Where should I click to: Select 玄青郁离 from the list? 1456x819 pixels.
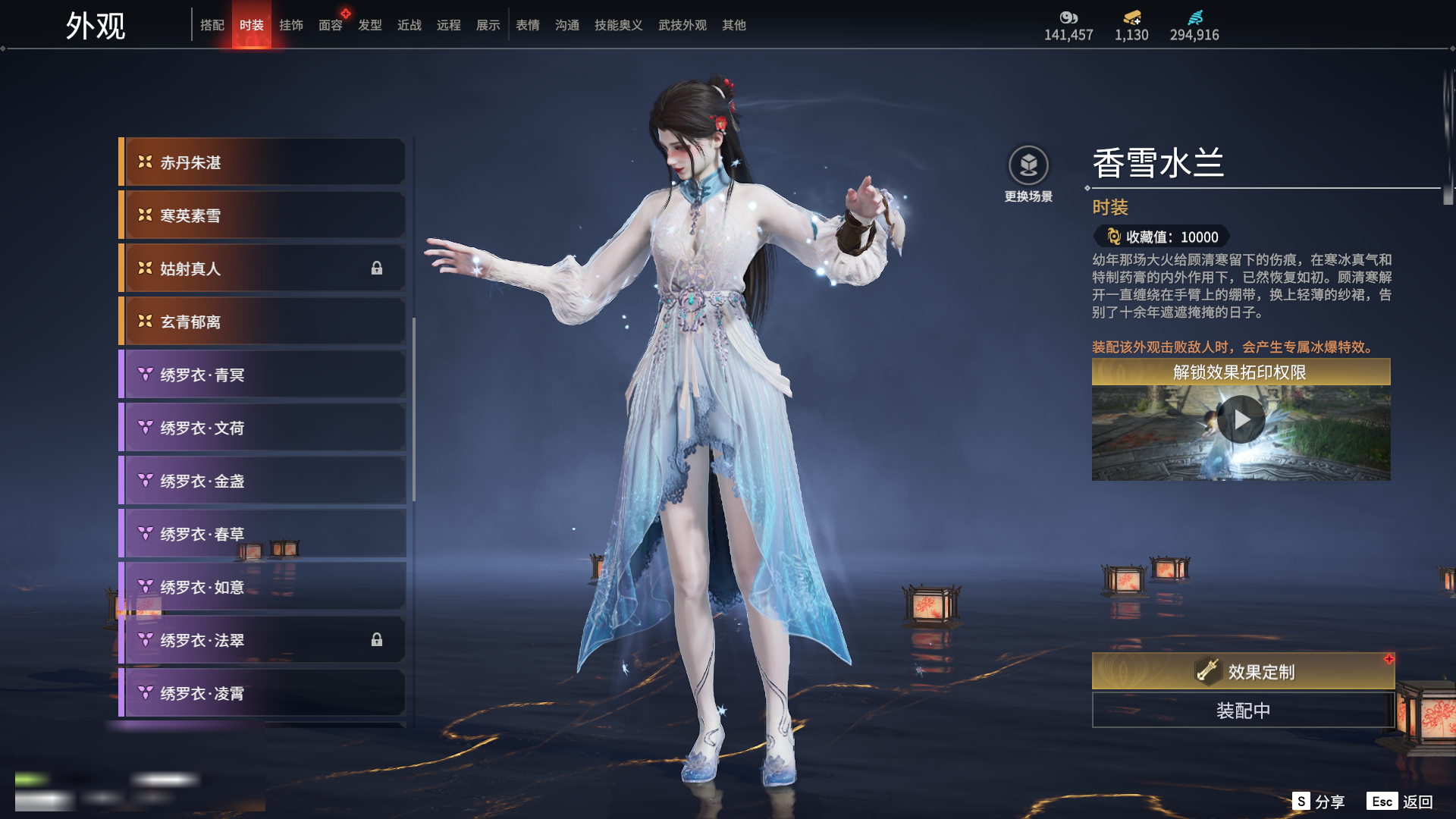pyautogui.click(x=262, y=322)
